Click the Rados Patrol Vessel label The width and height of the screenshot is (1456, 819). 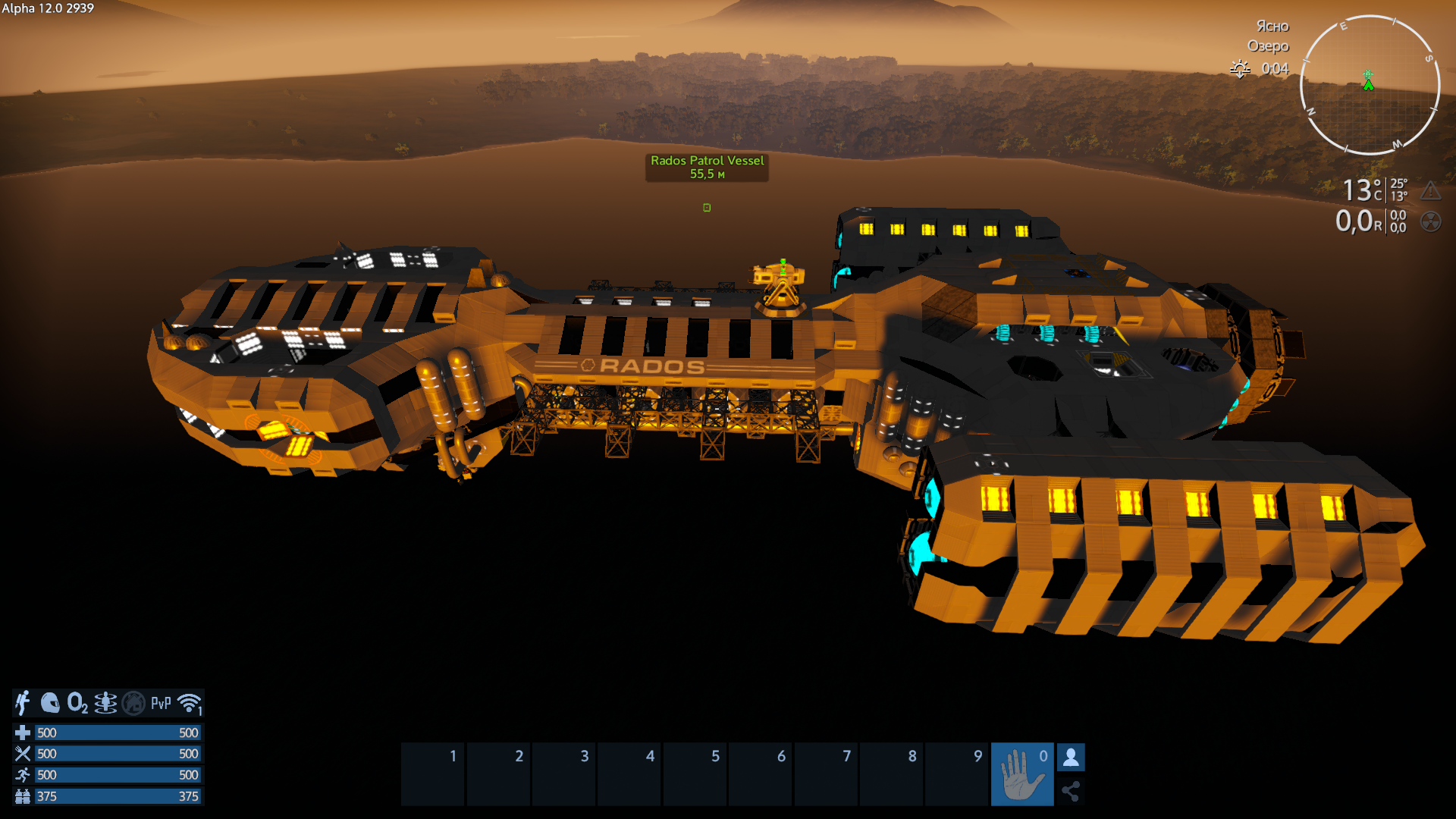(707, 167)
